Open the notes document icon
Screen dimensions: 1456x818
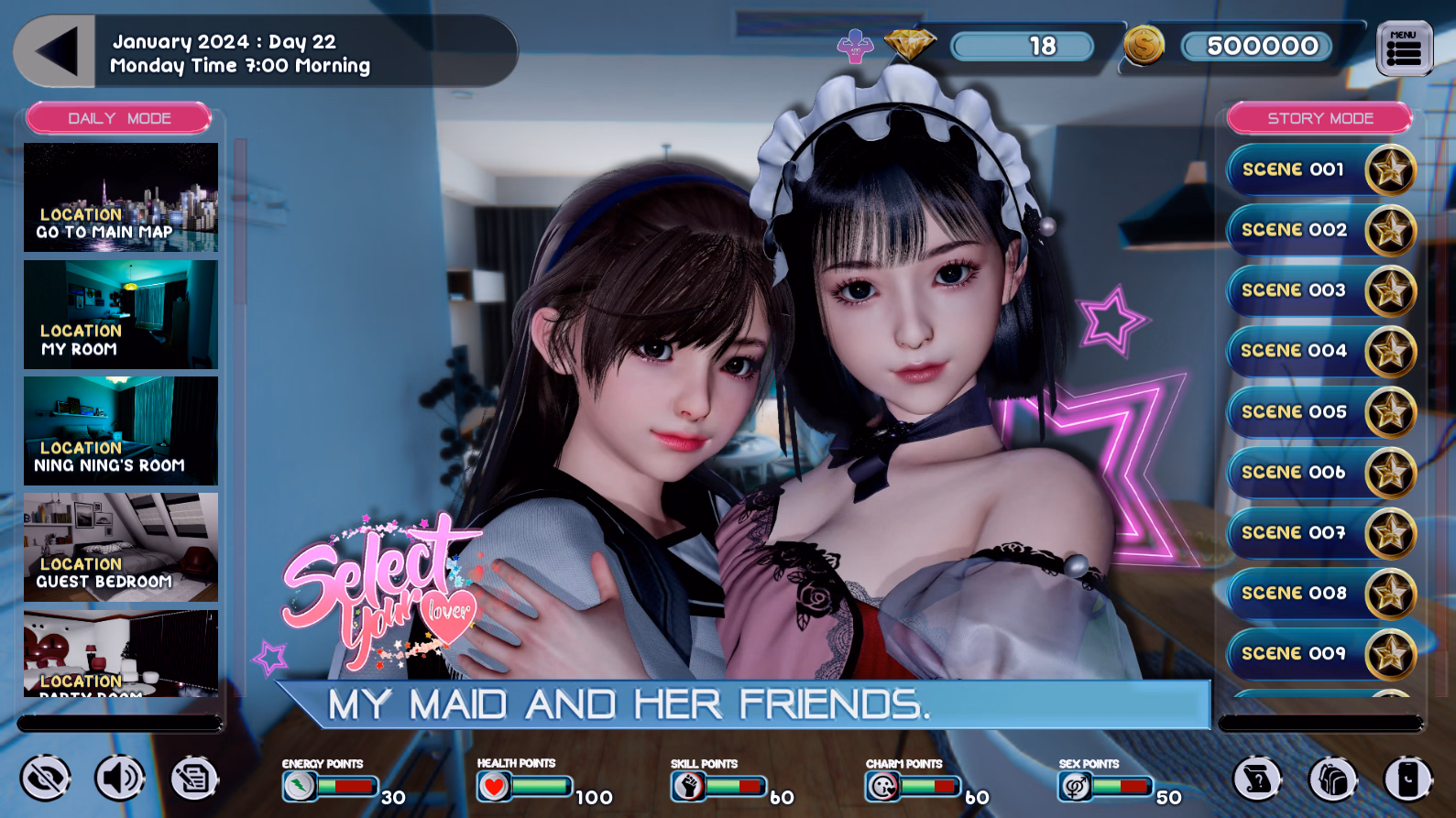pos(194,780)
